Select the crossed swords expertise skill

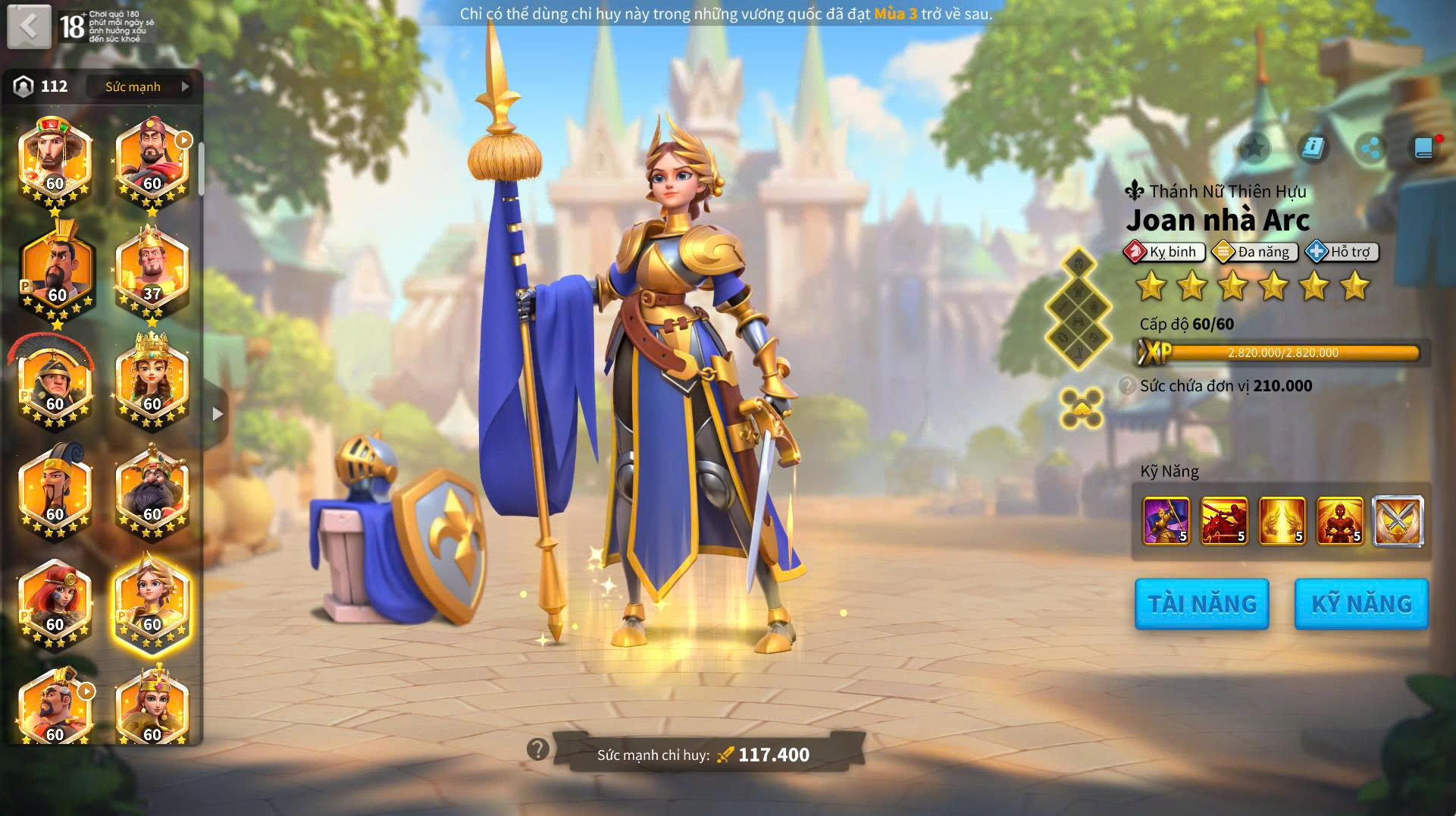click(1398, 521)
